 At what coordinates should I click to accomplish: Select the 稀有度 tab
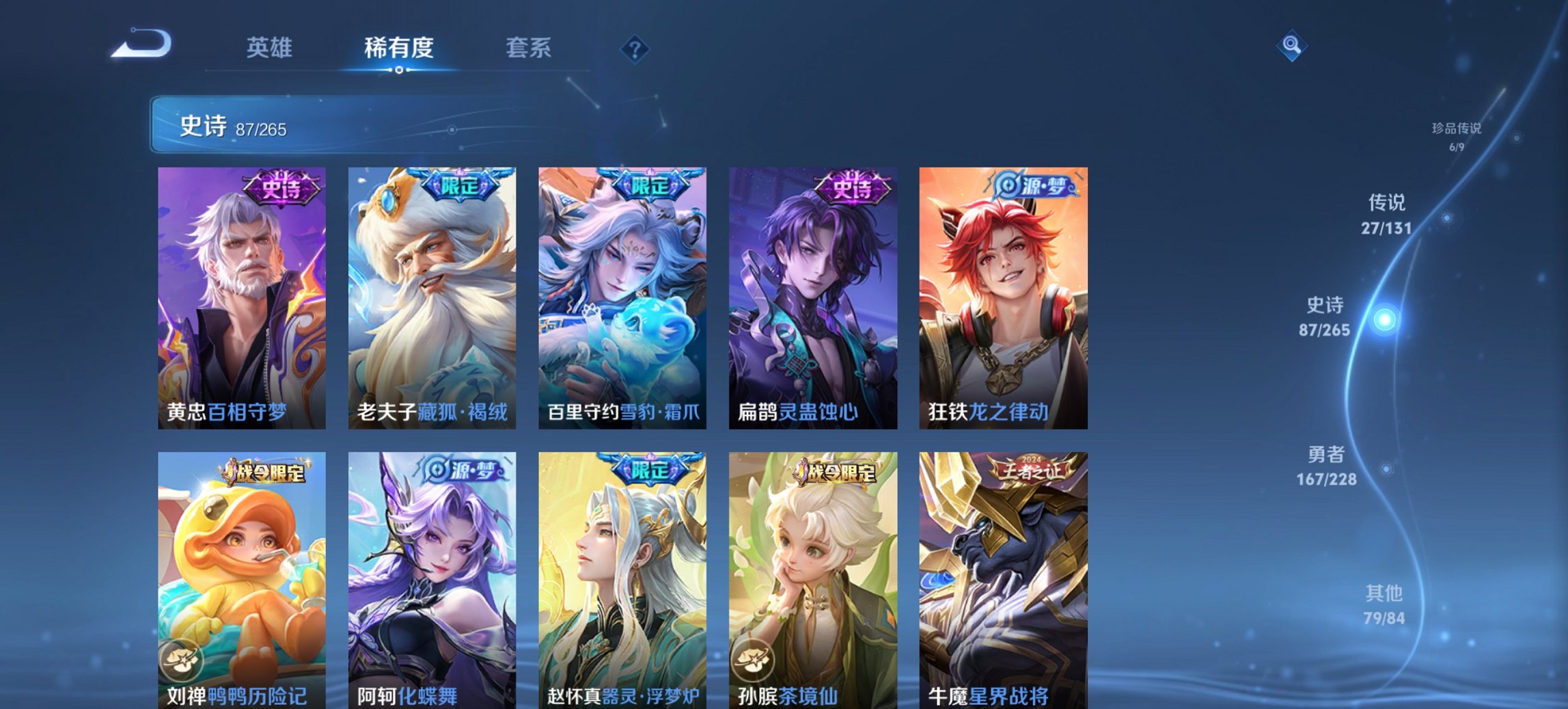[x=400, y=48]
